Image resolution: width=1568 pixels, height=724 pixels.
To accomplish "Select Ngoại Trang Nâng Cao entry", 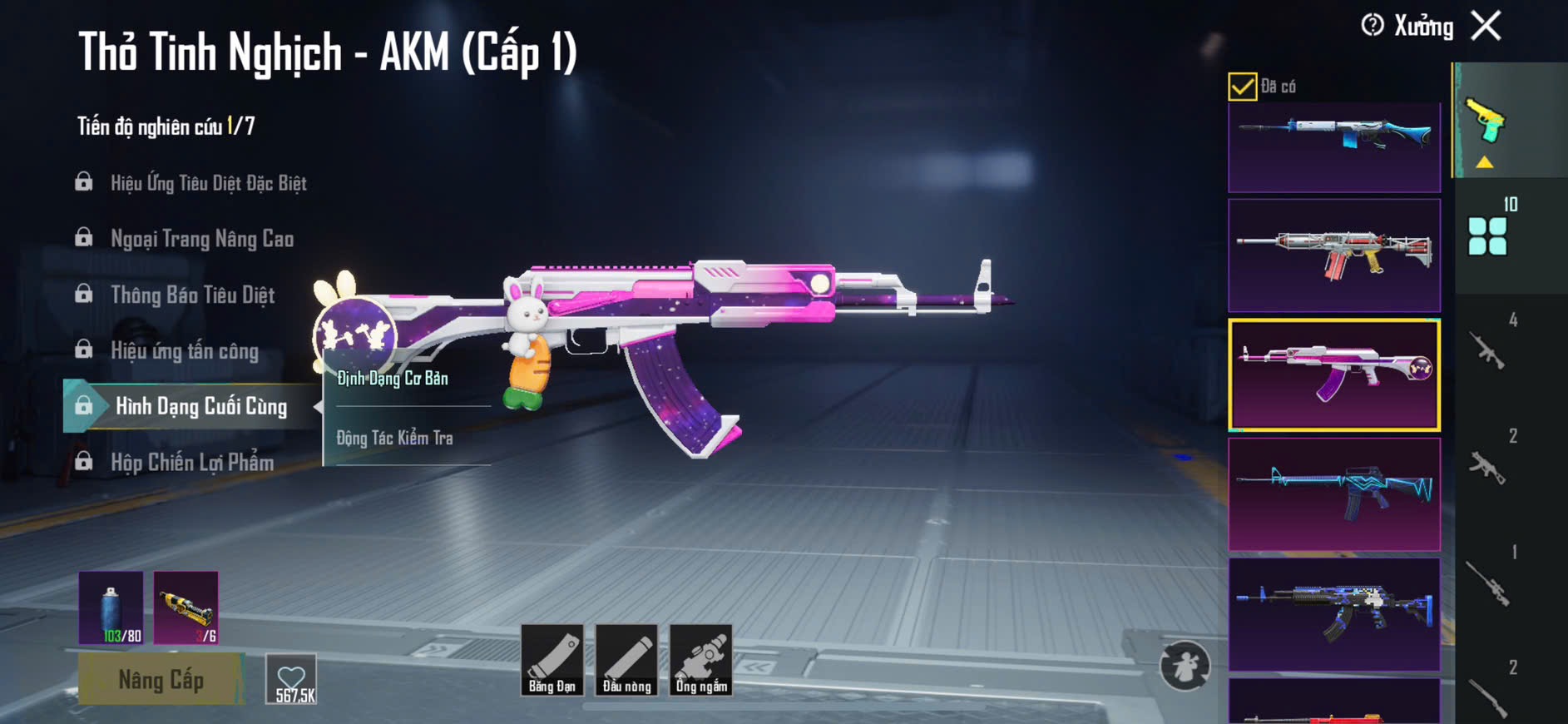I will [x=202, y=239].
